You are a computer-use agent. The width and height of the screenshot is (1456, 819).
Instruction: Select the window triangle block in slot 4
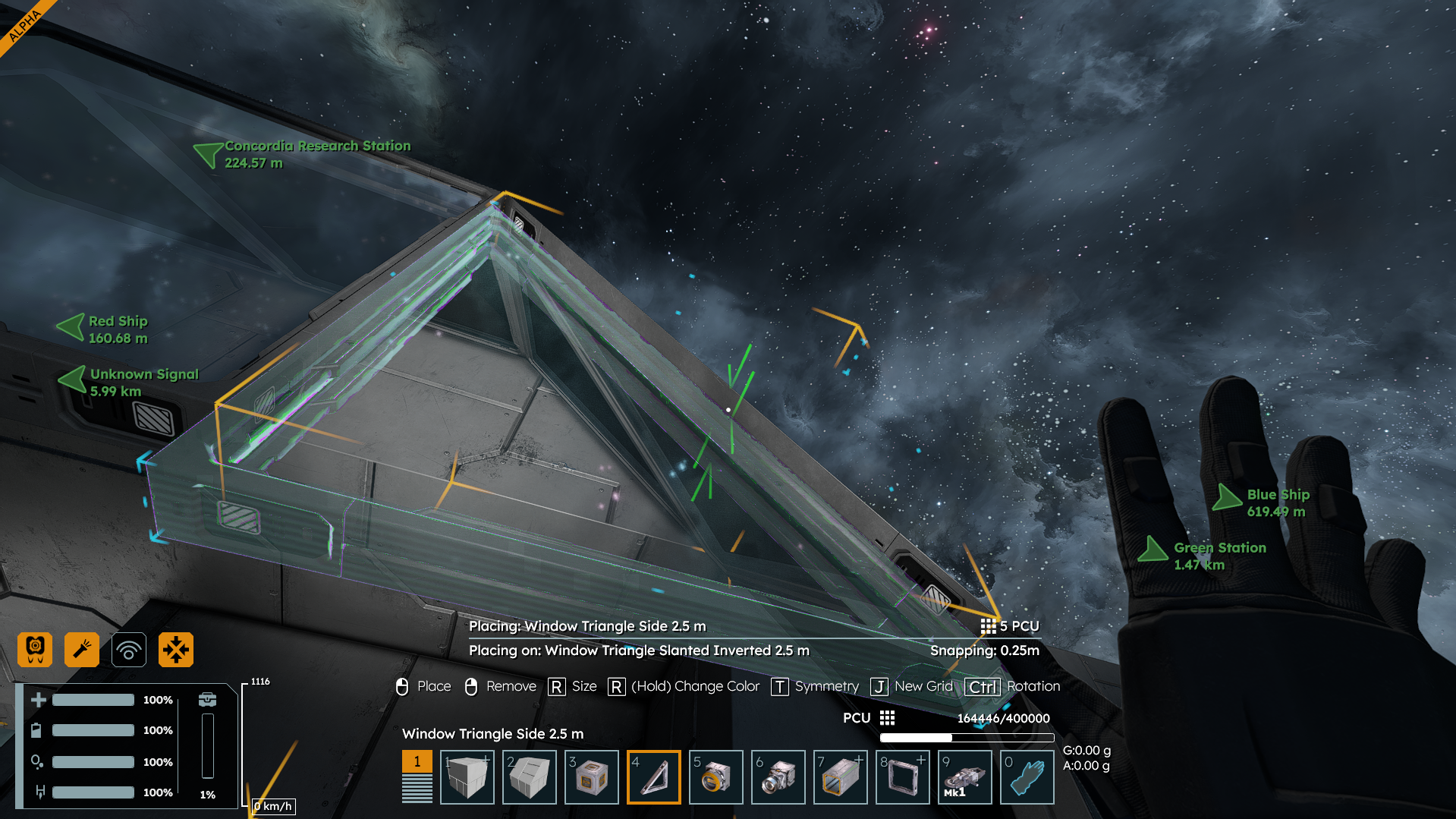point(653,777)
